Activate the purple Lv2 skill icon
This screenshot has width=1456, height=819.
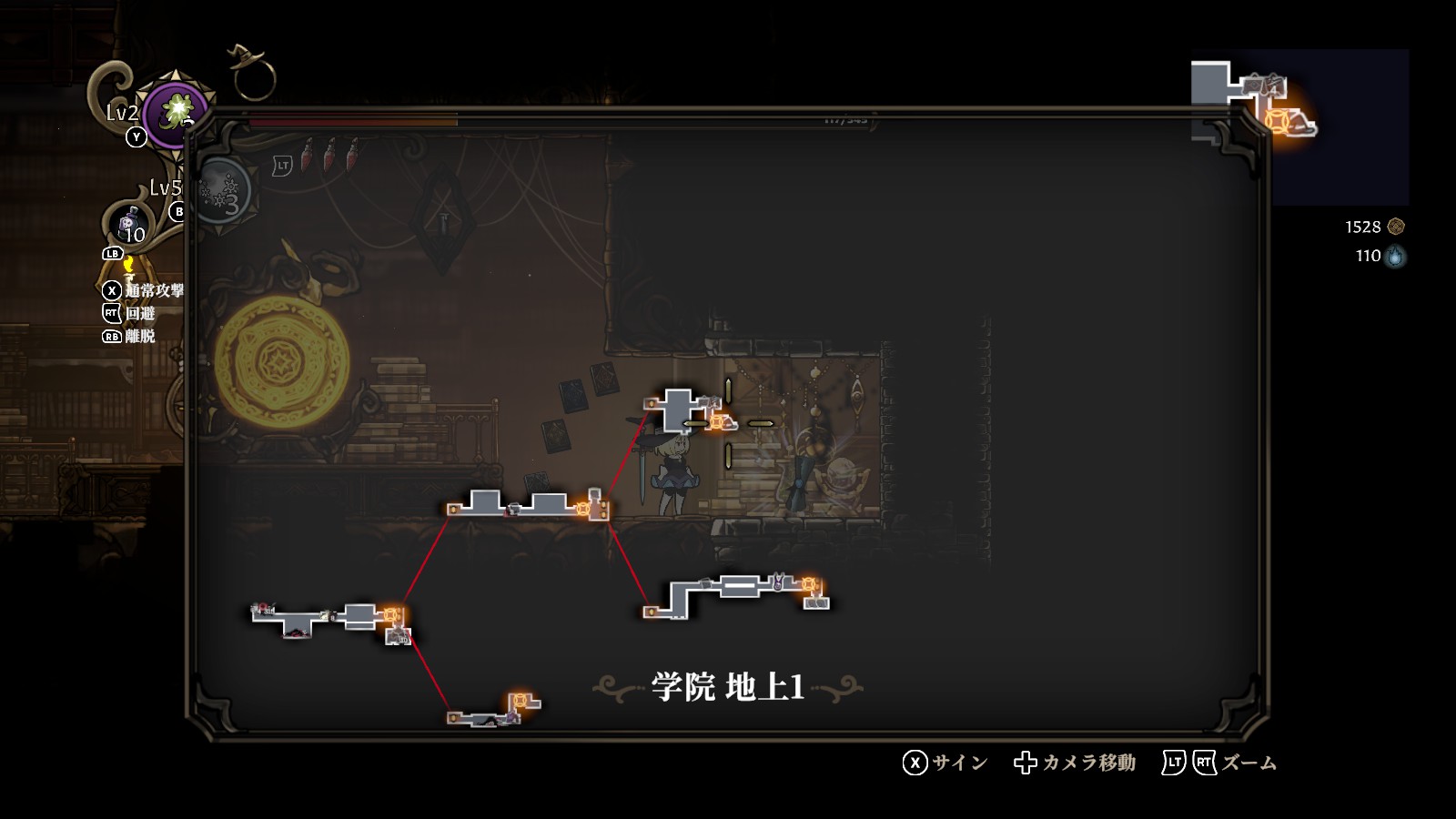[174, 113]
